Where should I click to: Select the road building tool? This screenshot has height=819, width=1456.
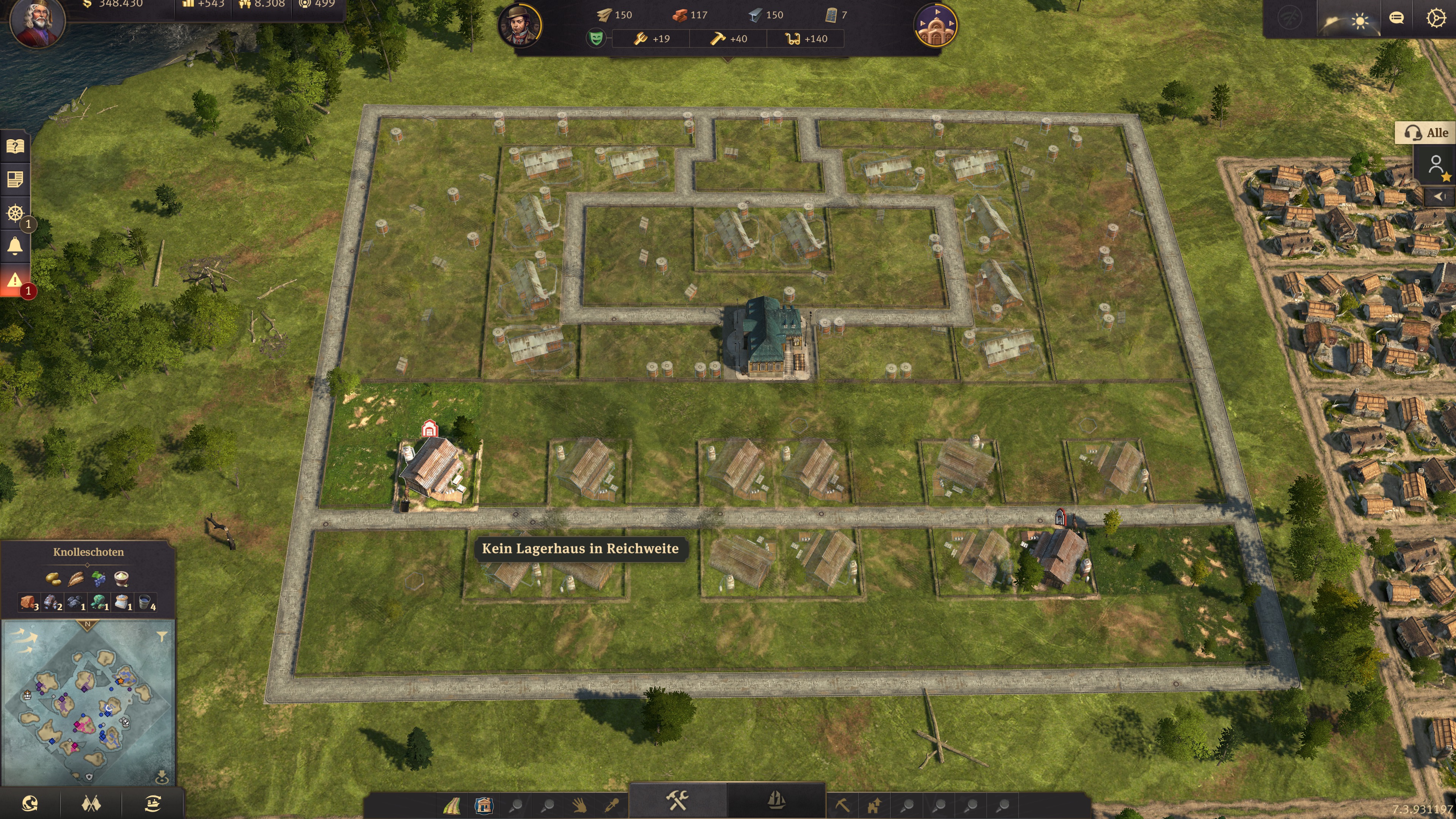[452, 805]
